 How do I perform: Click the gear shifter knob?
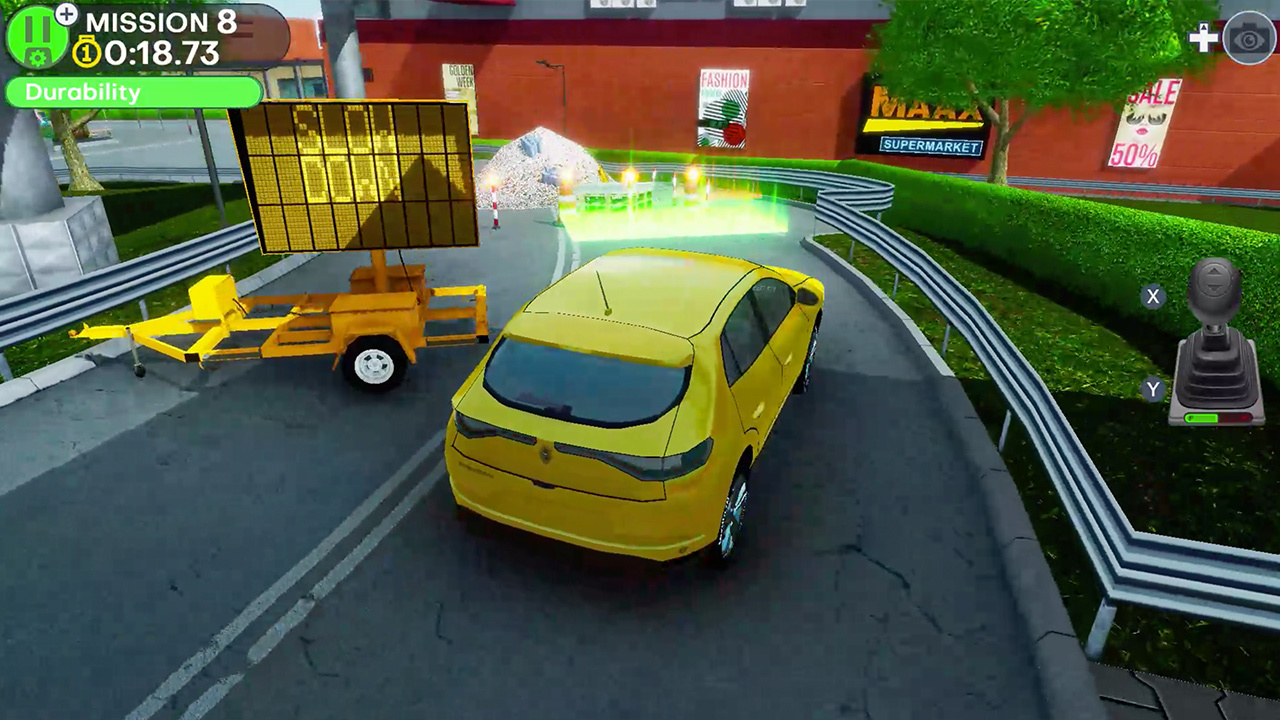click(1213, 292)
